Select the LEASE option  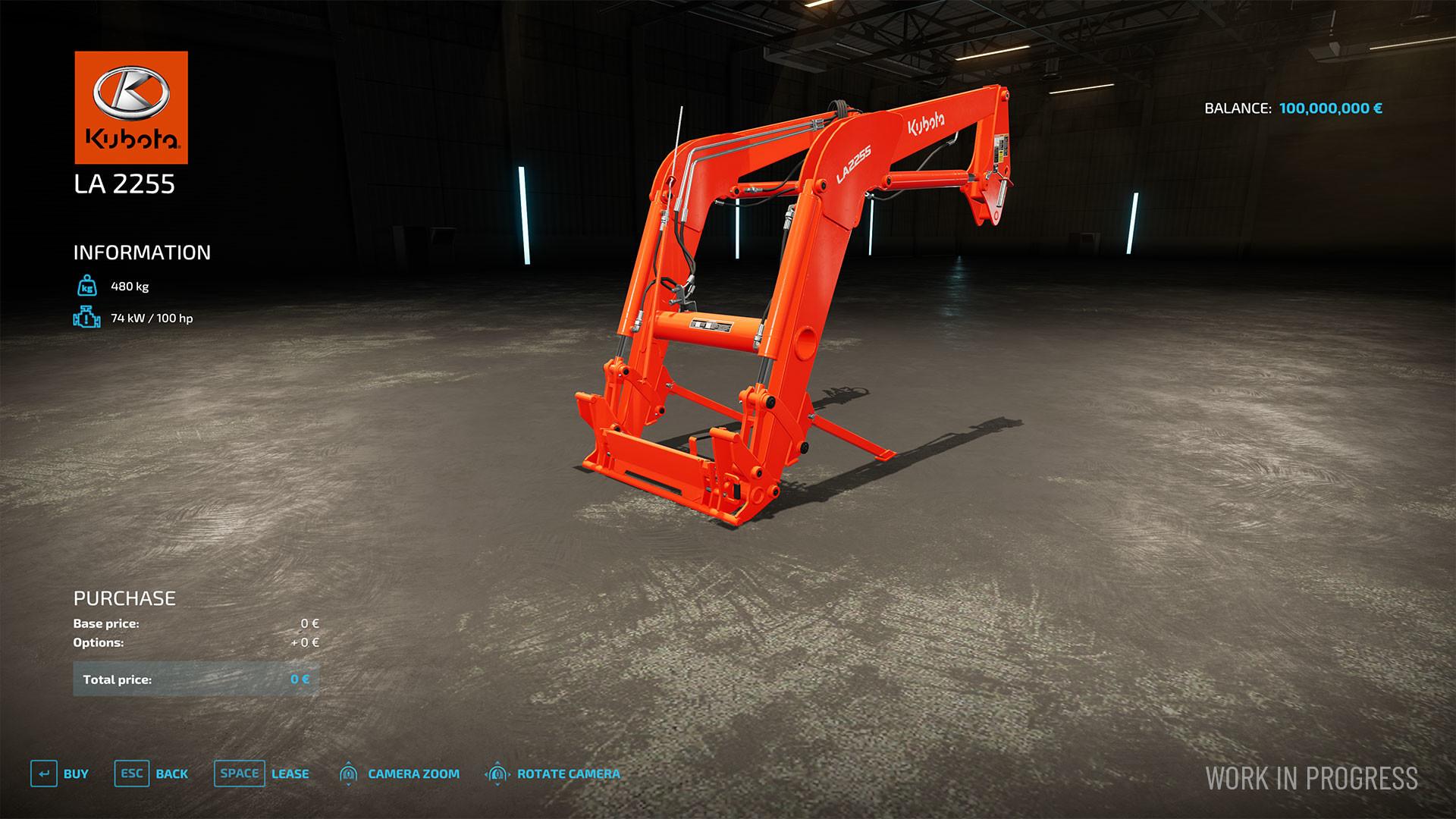[x=290, y=774]
